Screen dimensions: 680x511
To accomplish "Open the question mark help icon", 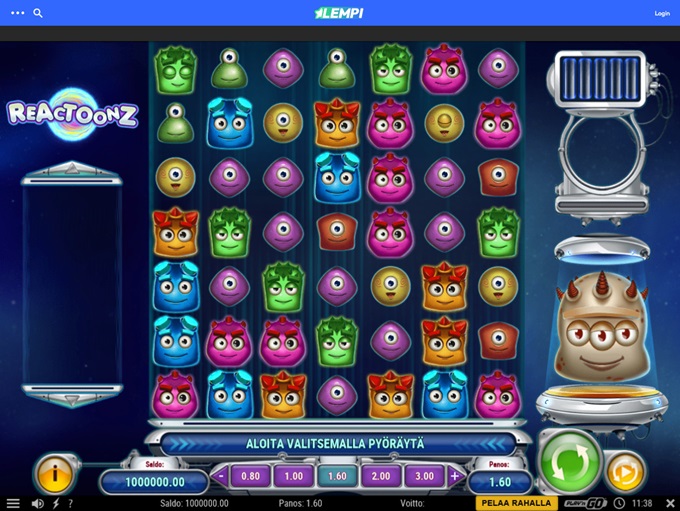I will [69, 503].
